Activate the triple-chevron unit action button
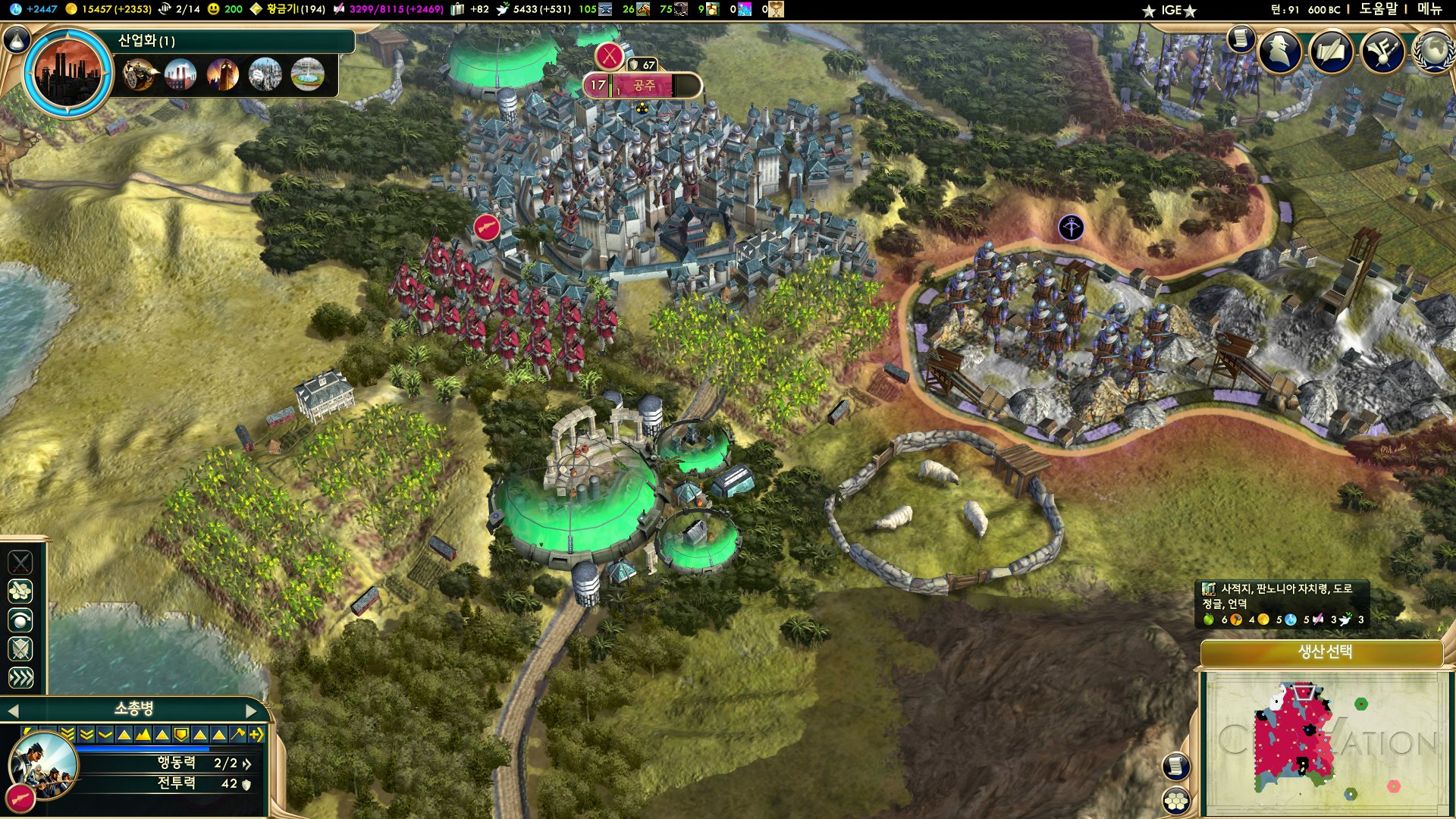This screenshot has width=1456, height=819. (x=20, y=678)
